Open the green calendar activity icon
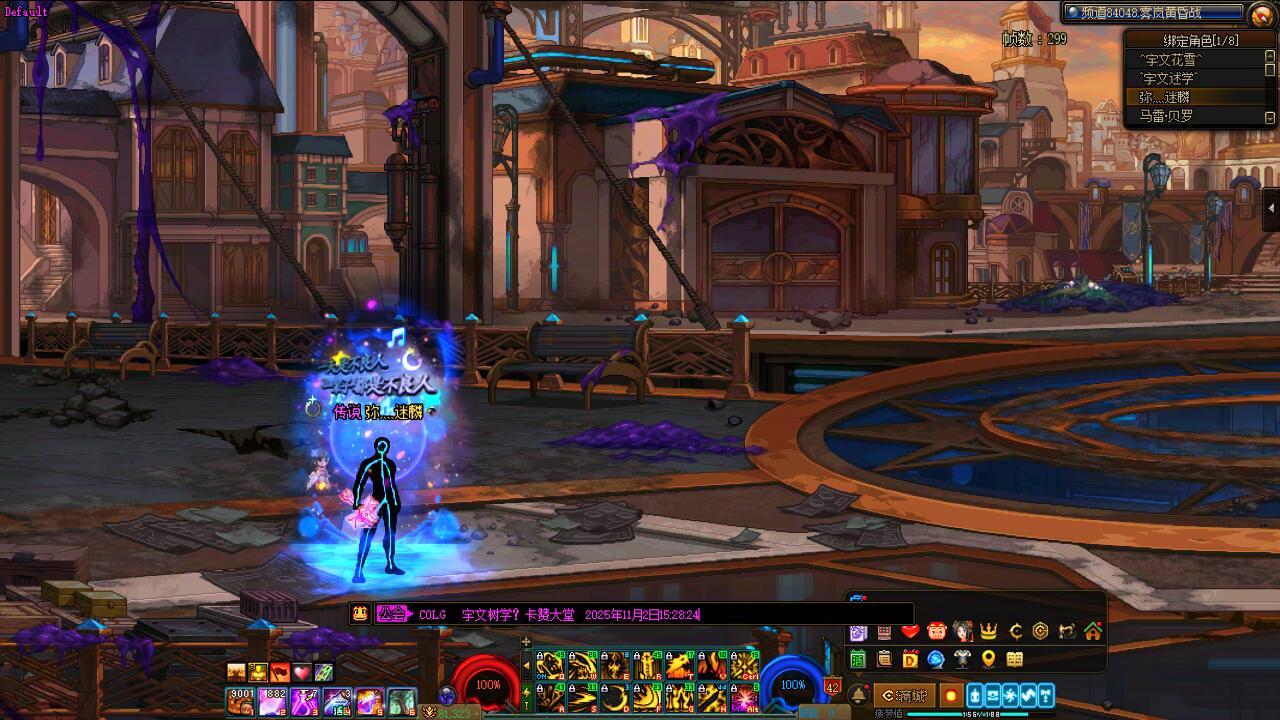The image size is (1280, 720). (x=858, y=659)
